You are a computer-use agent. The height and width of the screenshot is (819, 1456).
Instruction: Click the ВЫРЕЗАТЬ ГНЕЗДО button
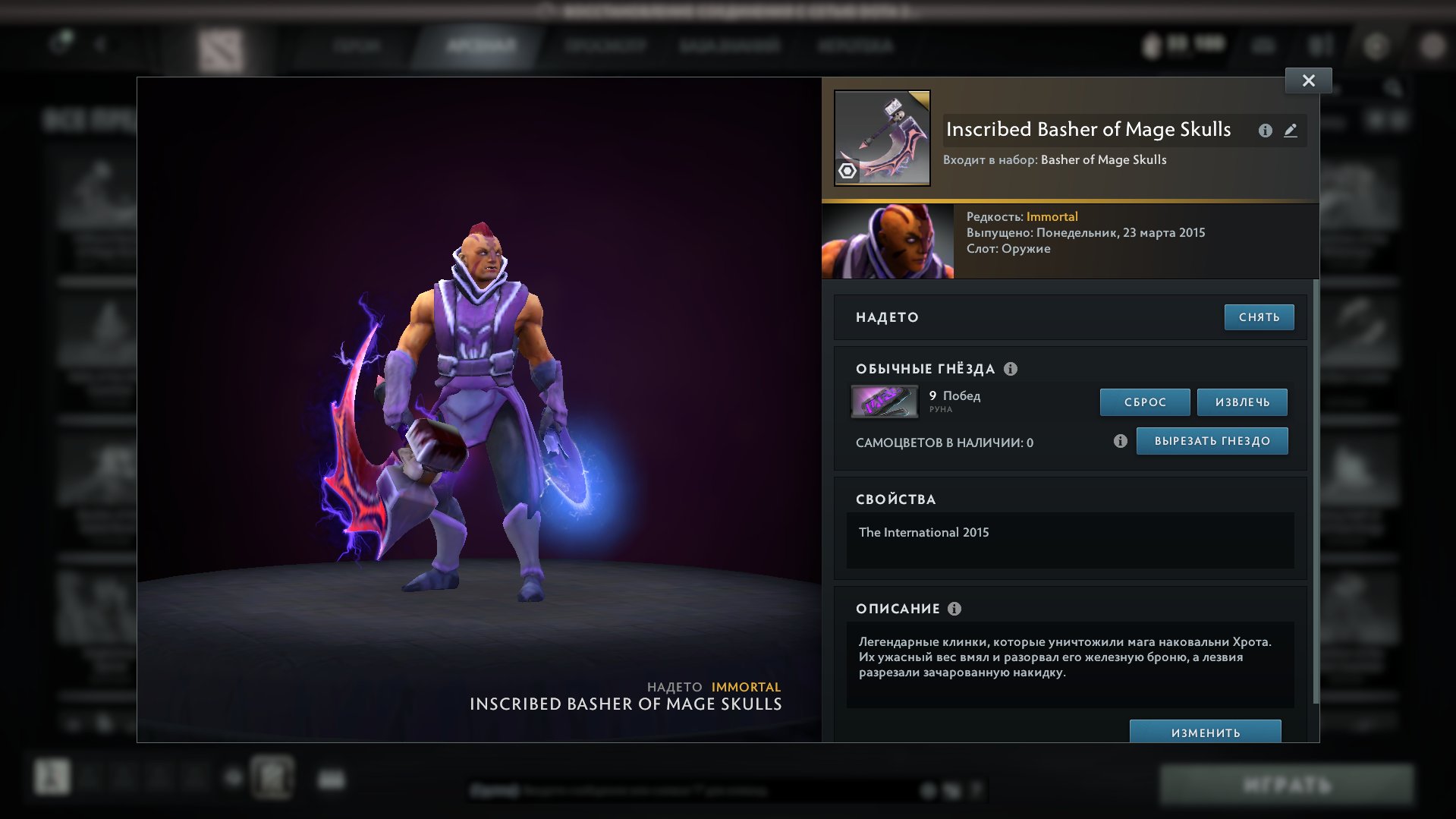[x=1212, y=440]
